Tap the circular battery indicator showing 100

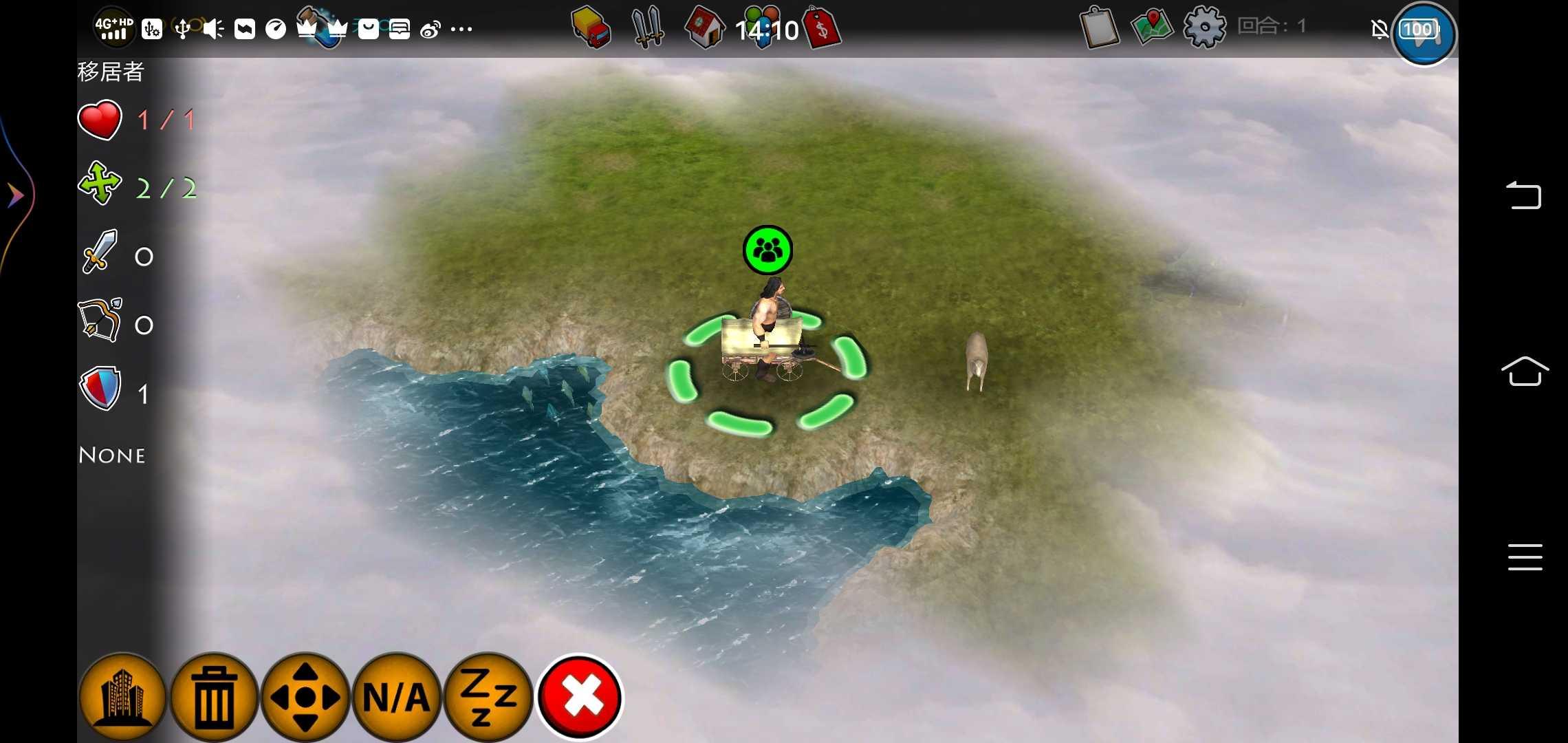(x=1424, y=34)
